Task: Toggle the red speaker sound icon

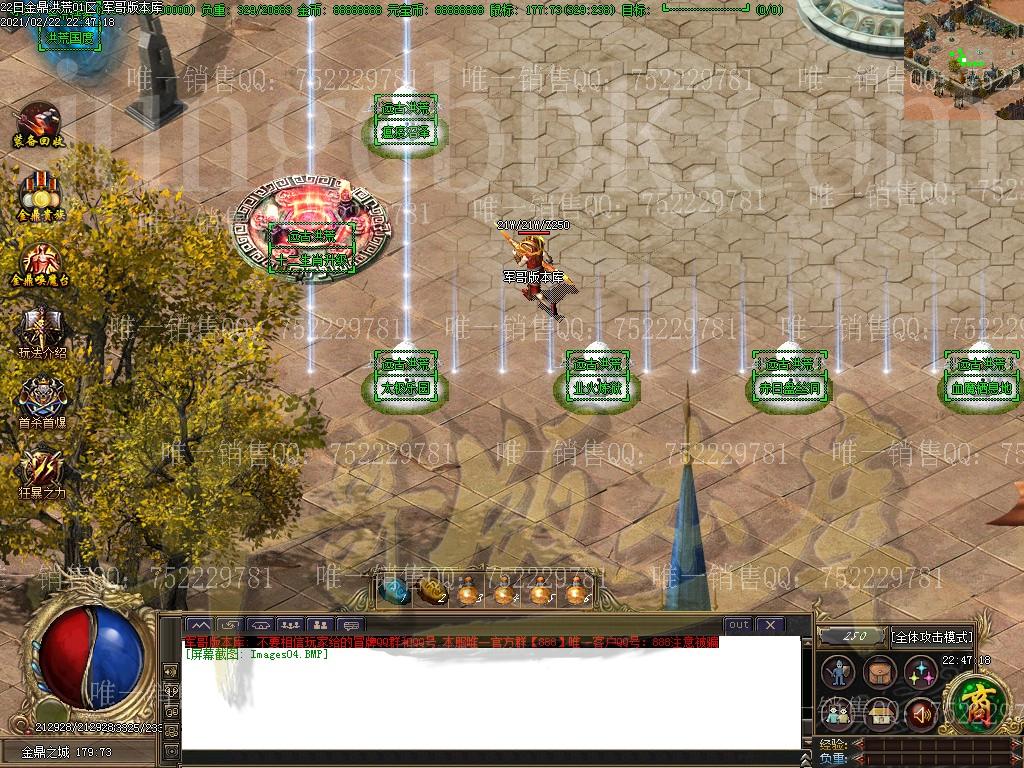Action: click(x=920, y=713)
